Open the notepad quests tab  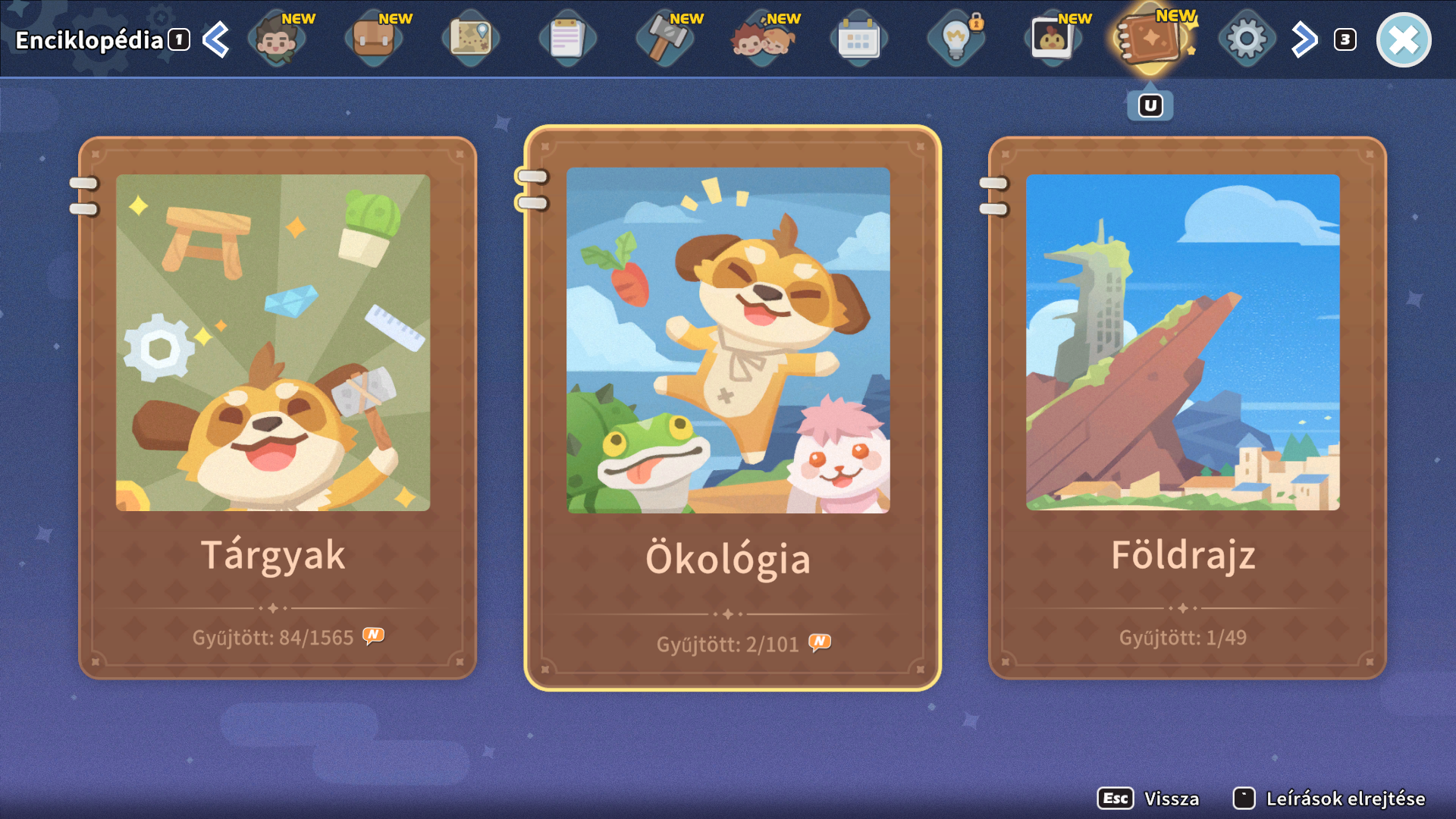567,39
